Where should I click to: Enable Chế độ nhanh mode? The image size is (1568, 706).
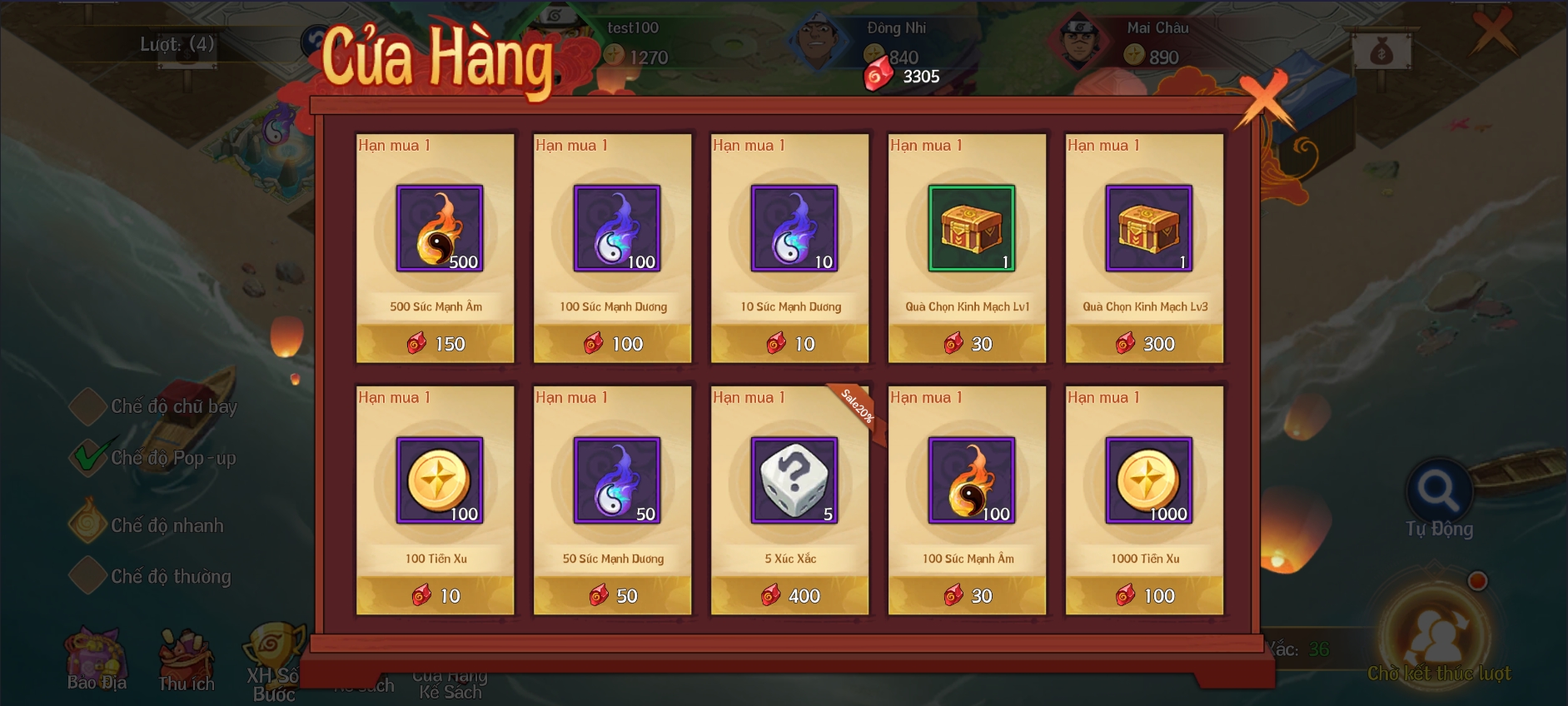click(x=88, y=525)
